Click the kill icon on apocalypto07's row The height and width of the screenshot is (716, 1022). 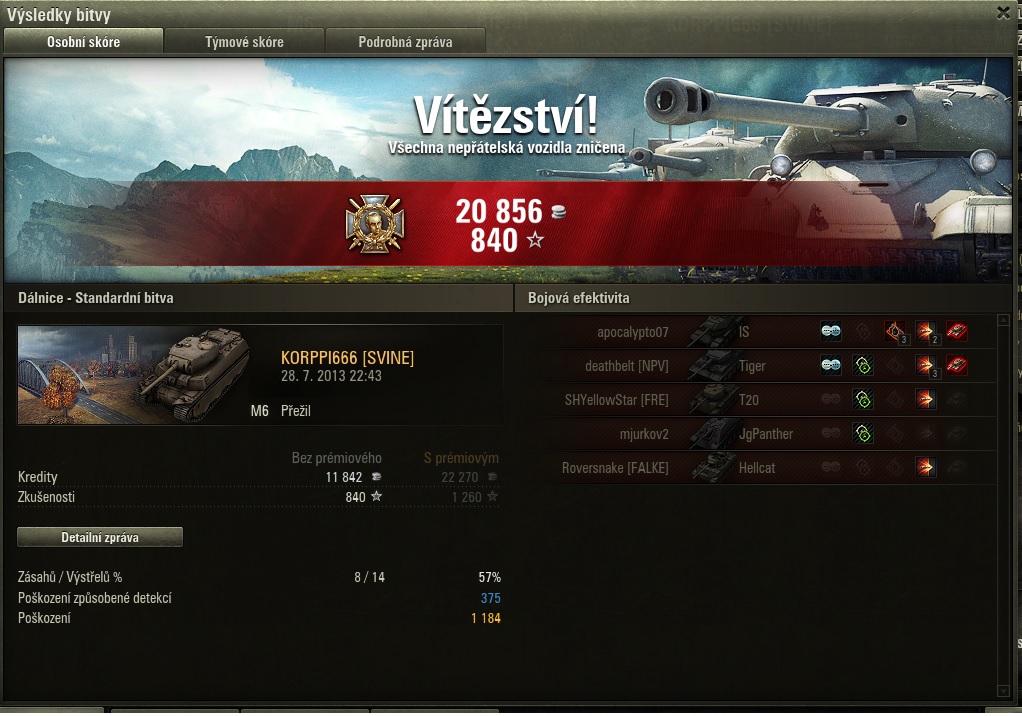pyautogui.click(x=957, y=332)
